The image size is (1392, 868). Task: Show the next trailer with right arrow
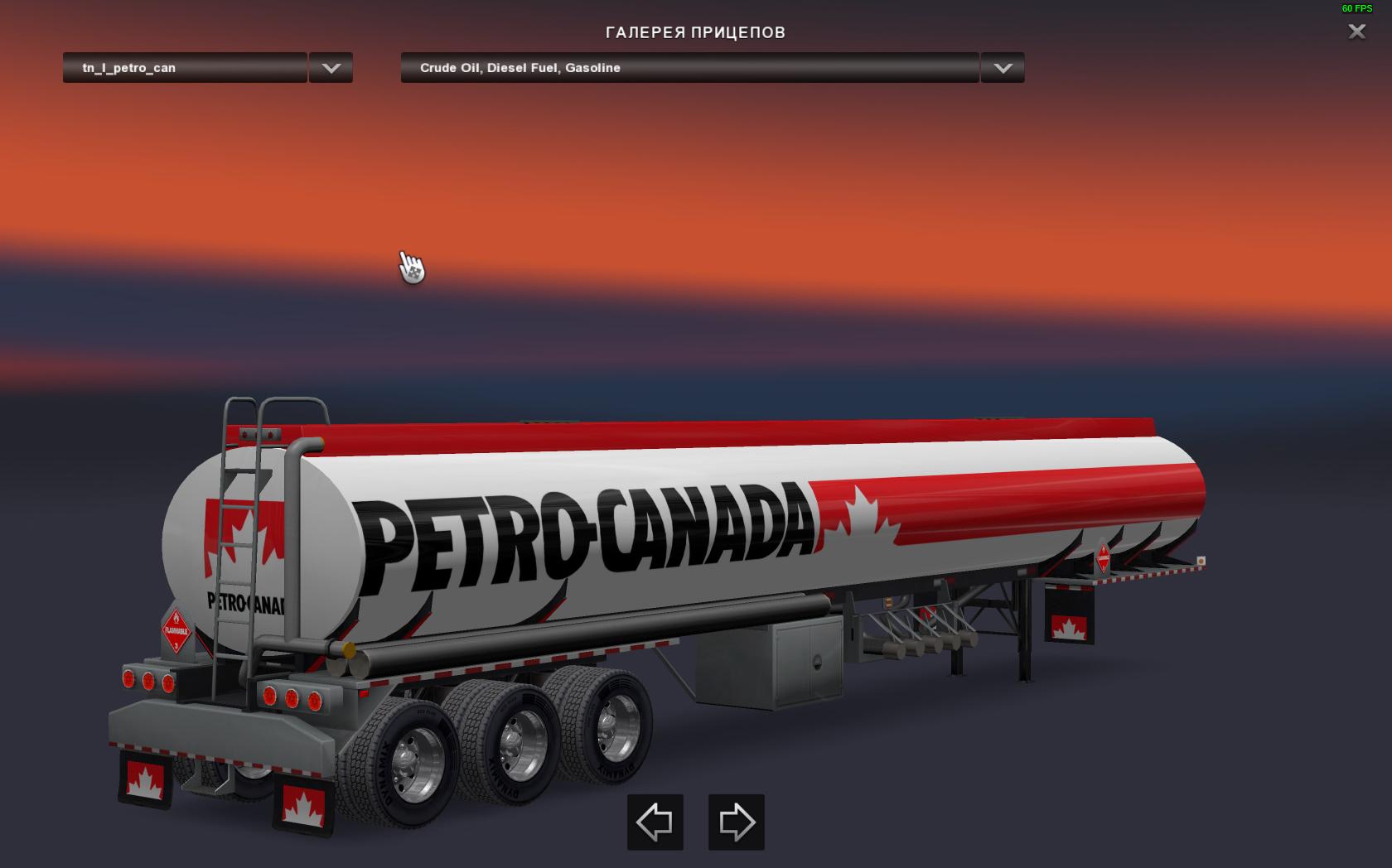point(736,822)
